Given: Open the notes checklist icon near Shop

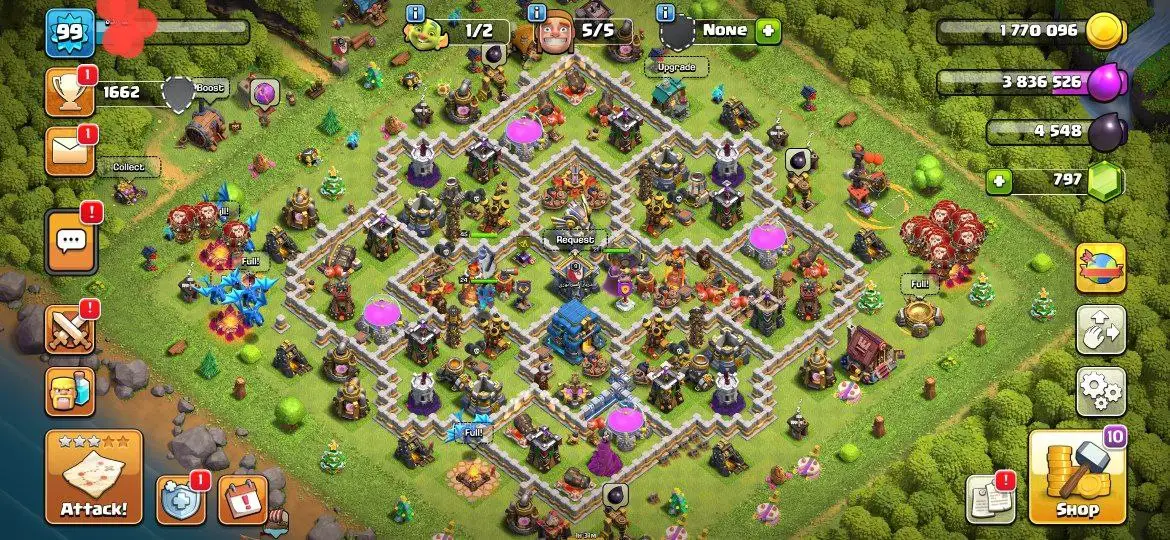Looking at the screenshot, I should click(x=989, y=499).
